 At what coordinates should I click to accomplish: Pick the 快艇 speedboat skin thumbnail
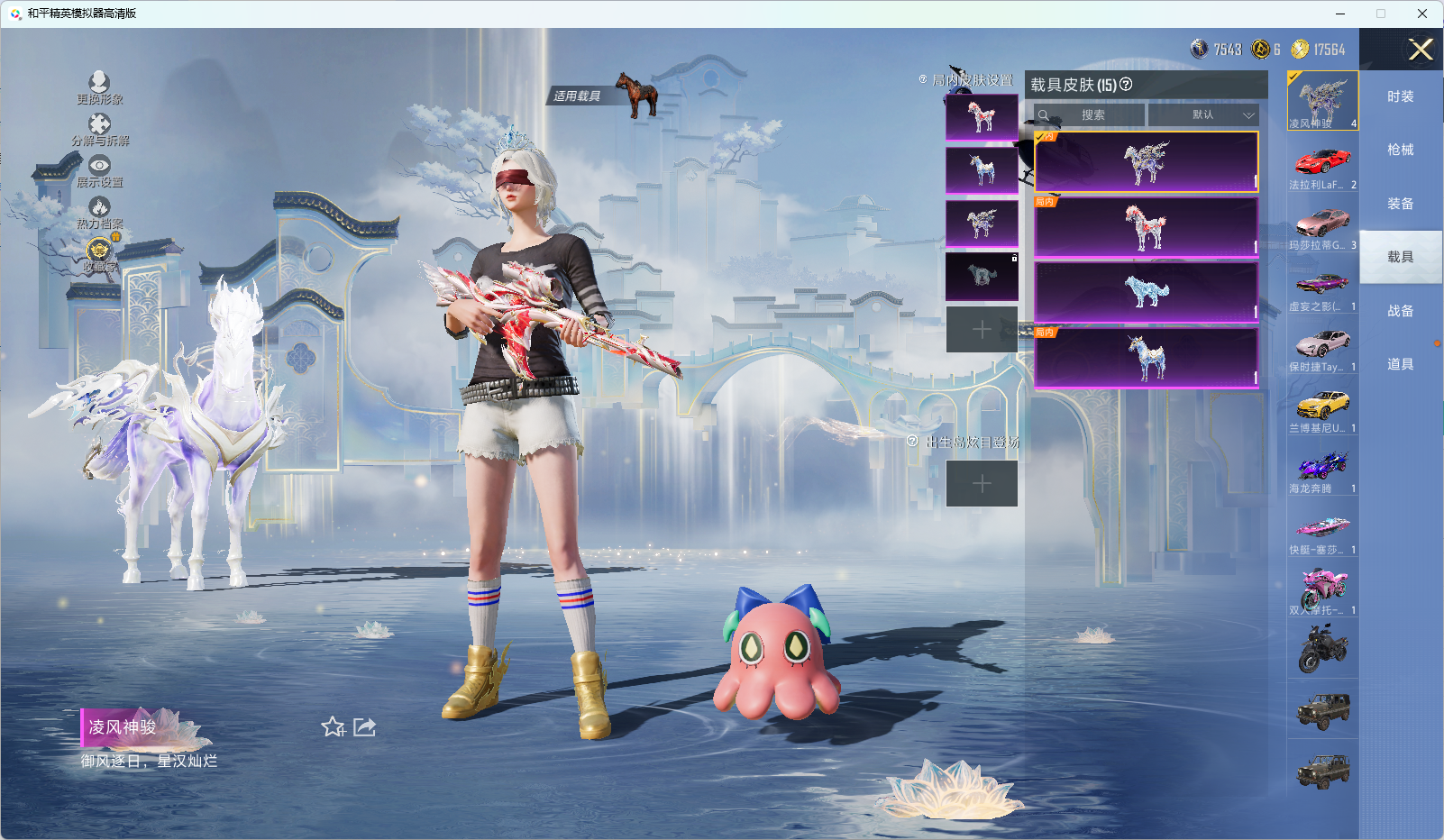[1322, 527]
